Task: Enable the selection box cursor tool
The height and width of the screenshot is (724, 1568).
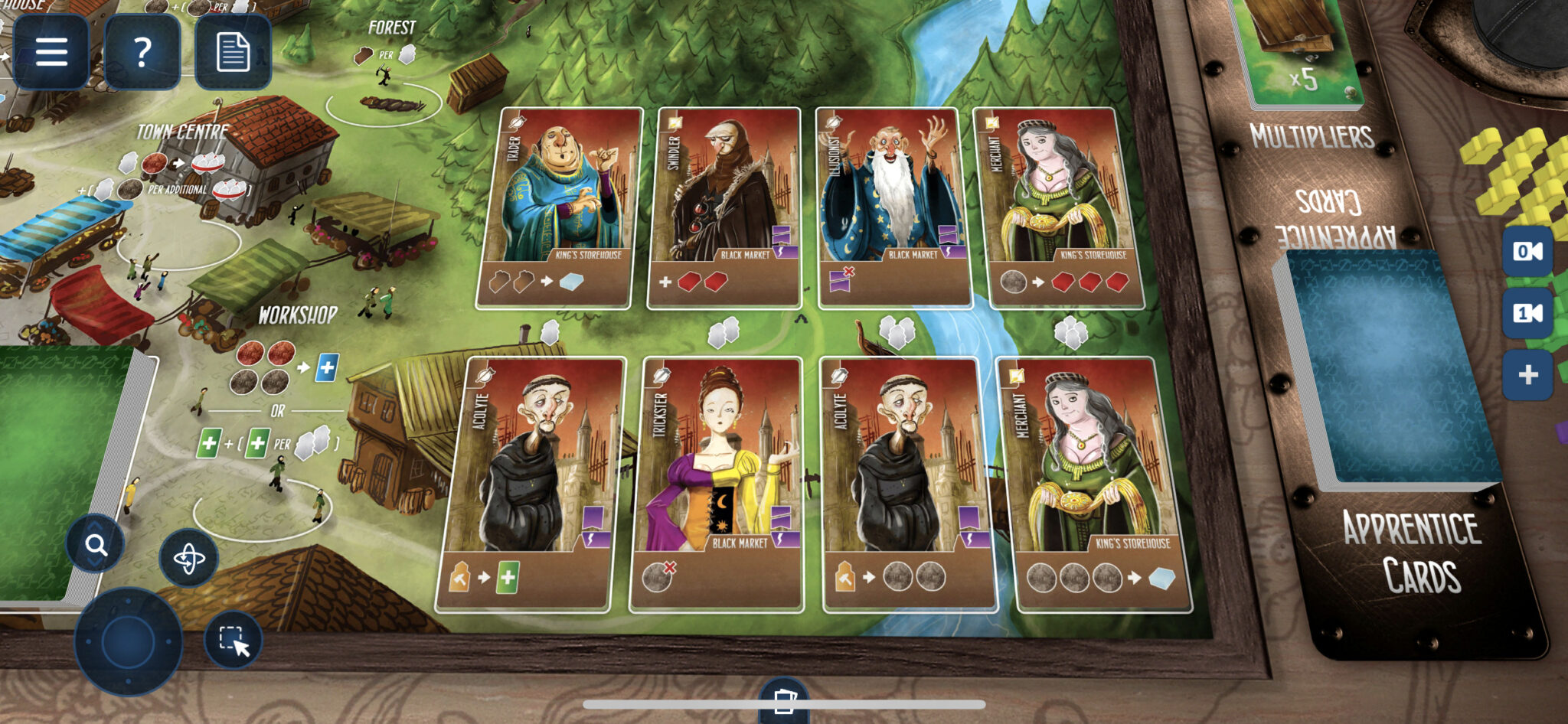Action: coord(234,640)
